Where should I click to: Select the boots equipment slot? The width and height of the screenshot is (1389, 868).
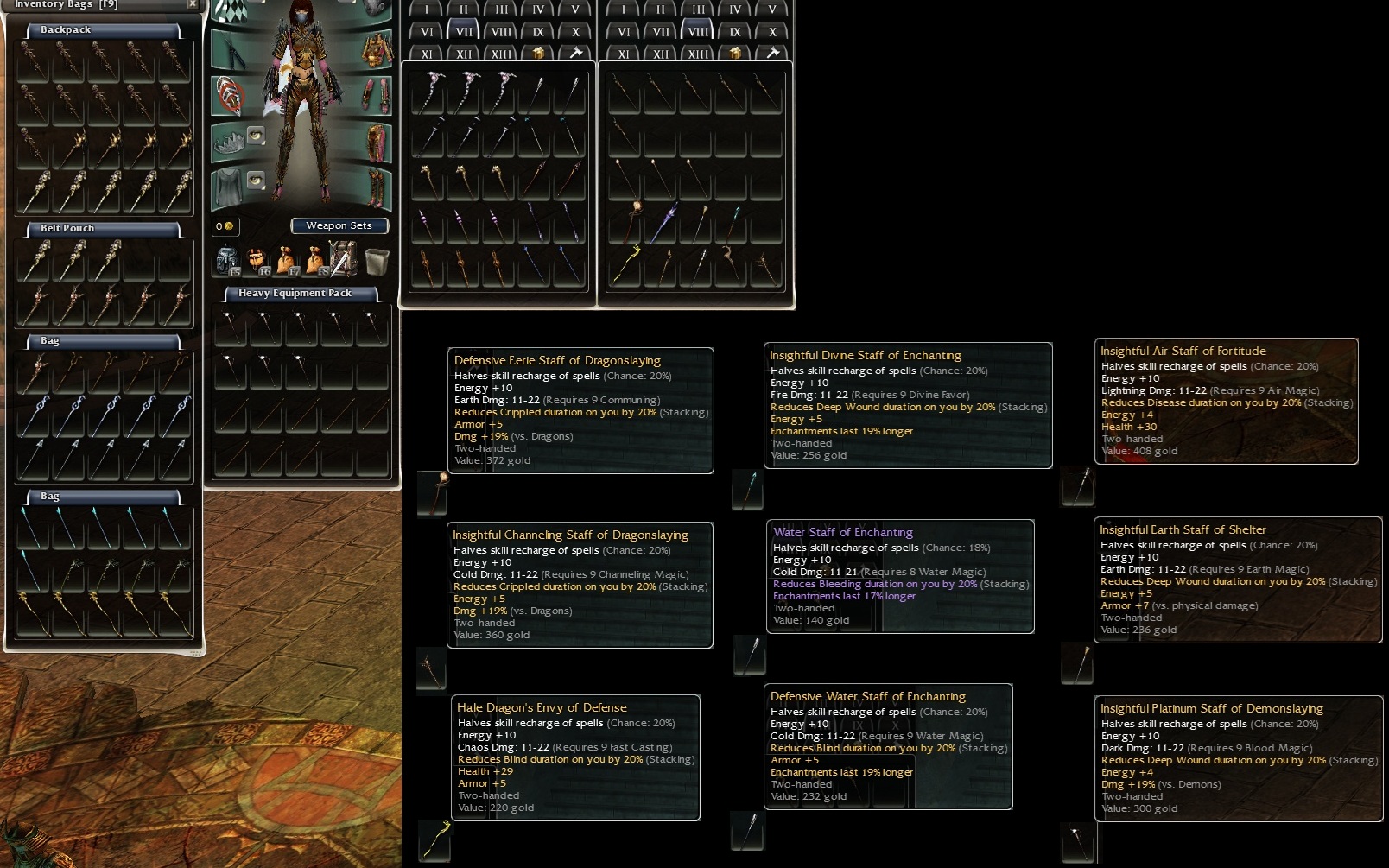[x=377, y=187]
